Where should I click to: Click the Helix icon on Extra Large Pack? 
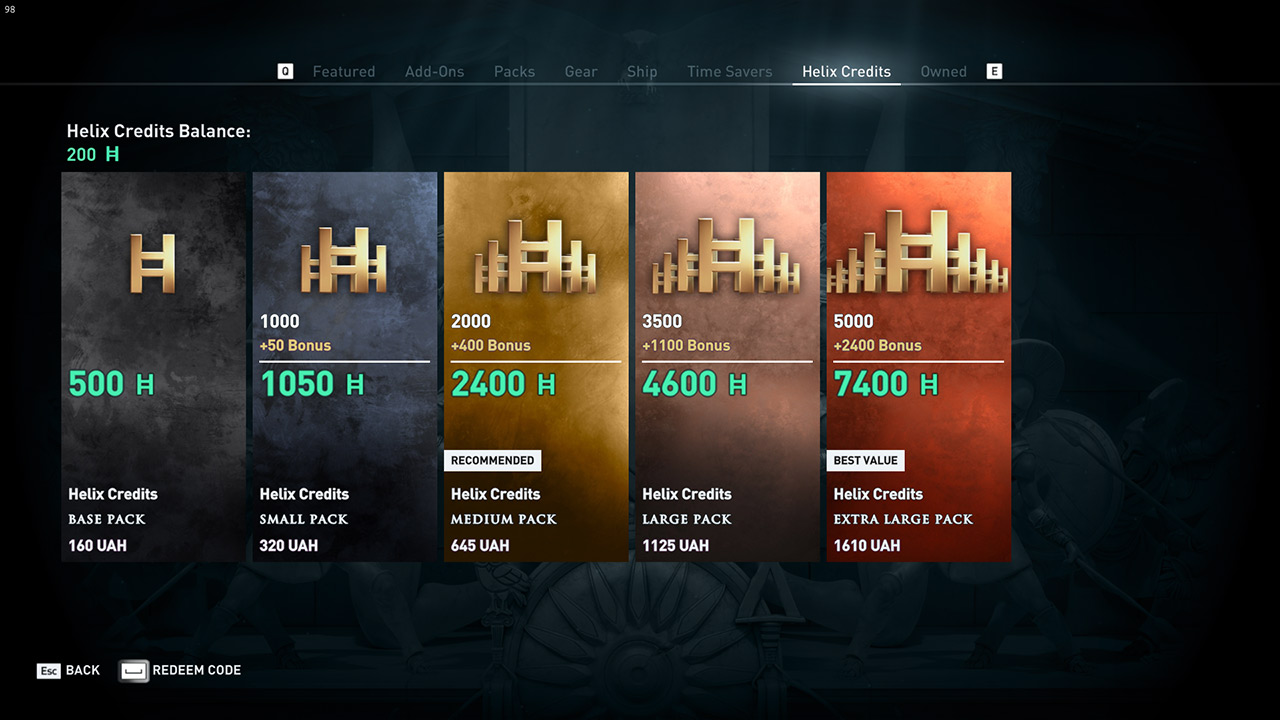918,250
